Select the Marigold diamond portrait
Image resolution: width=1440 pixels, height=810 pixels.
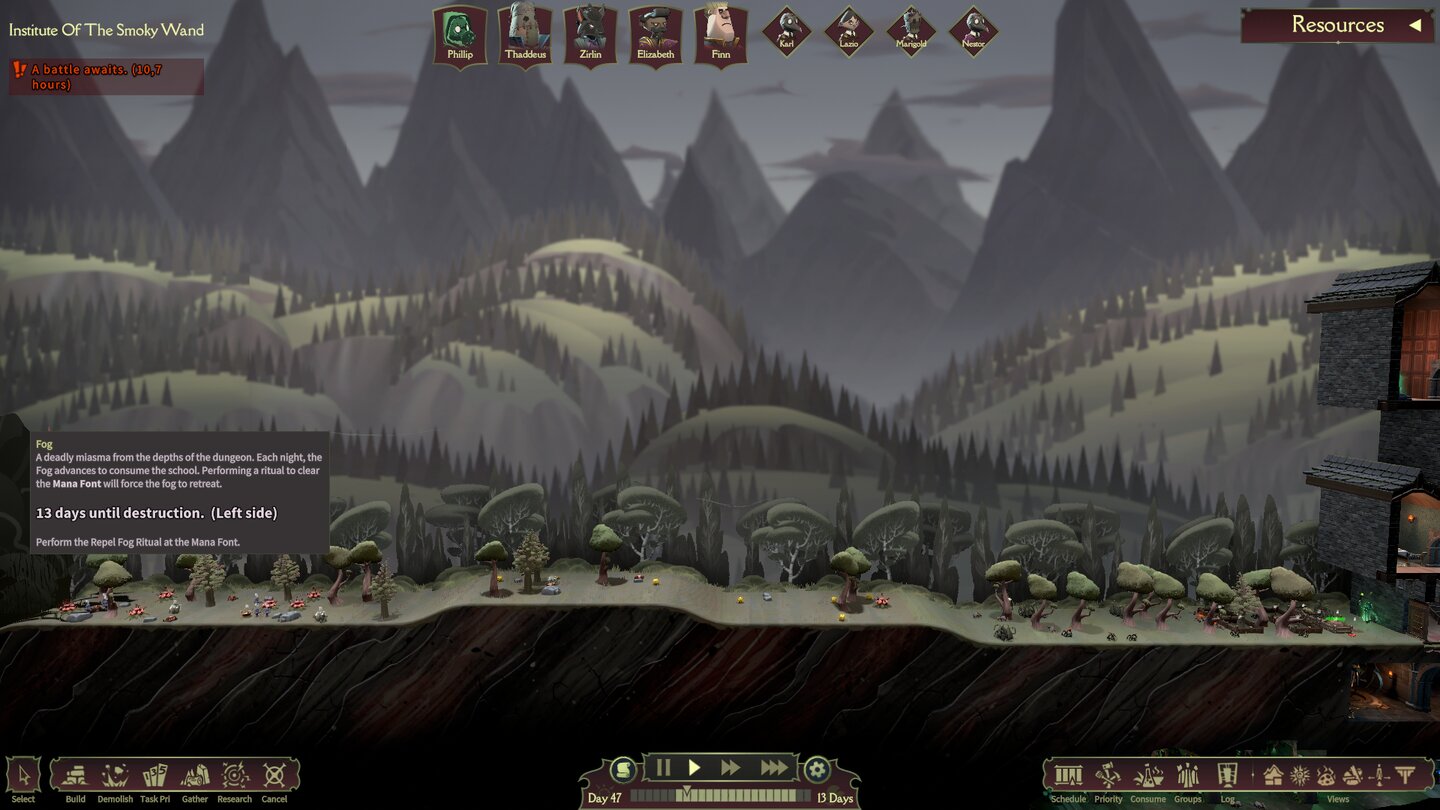point(911,31)
